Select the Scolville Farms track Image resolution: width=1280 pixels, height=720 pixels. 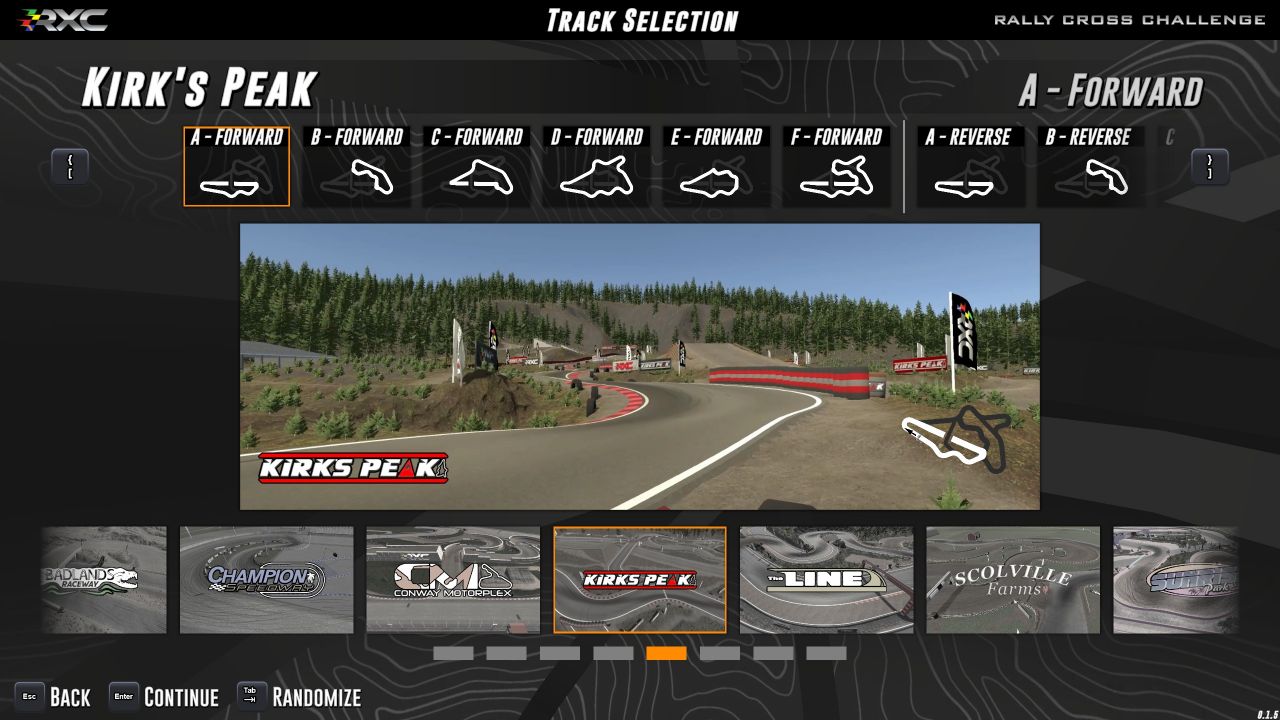point(1013,580)
